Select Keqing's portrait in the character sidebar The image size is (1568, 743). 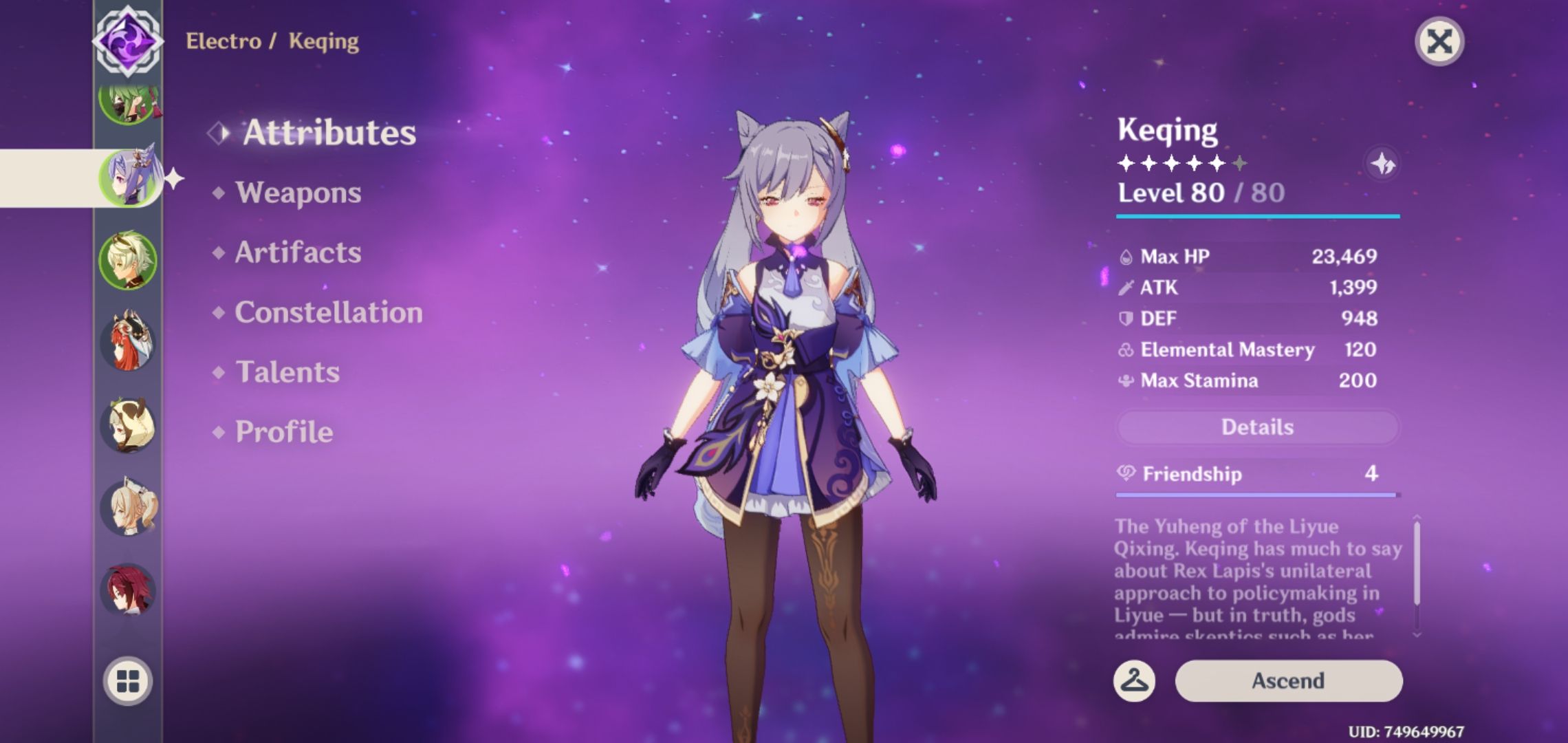133,177
